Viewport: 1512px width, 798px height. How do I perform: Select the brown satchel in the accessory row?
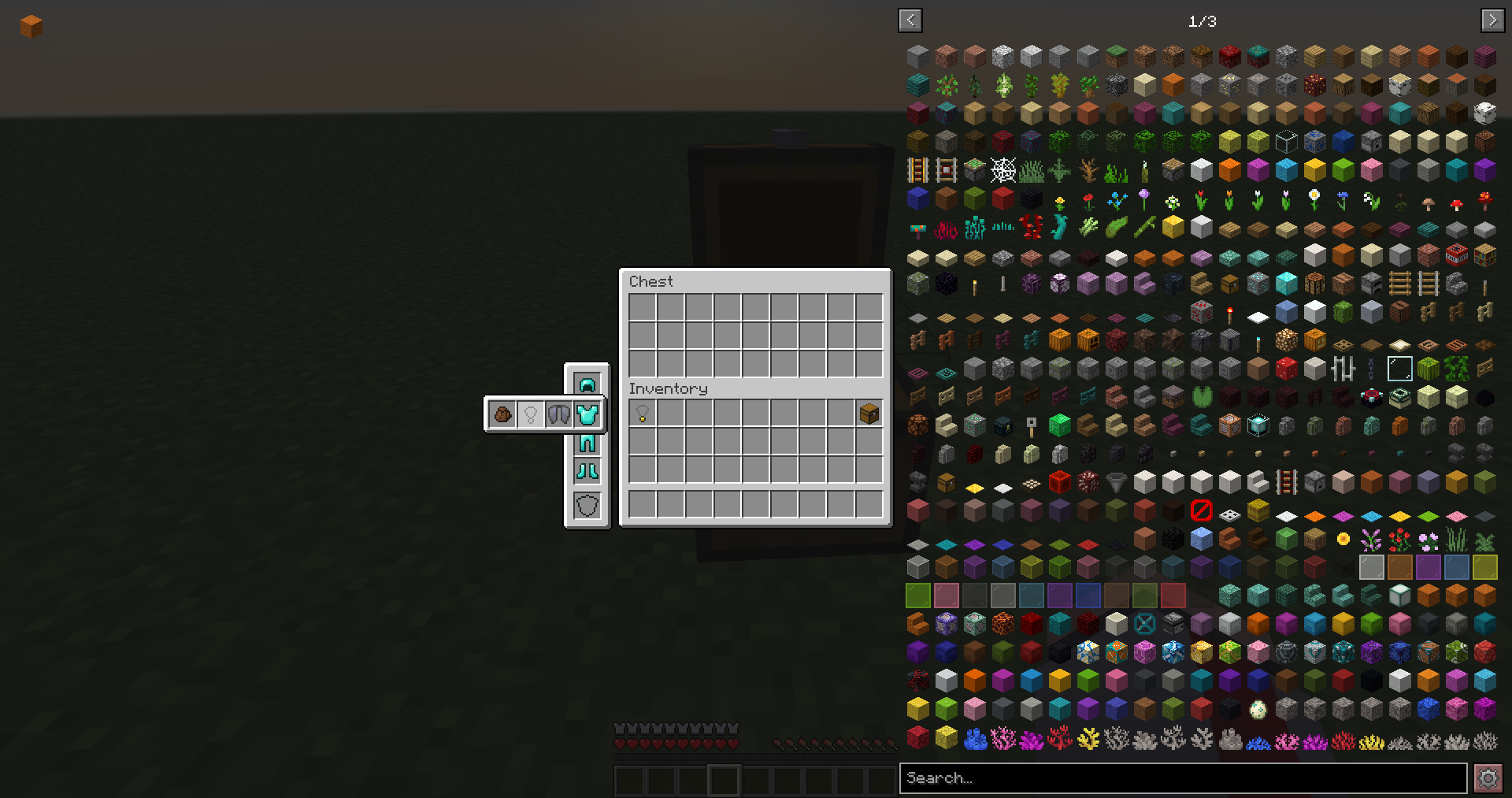click(503, 414)
